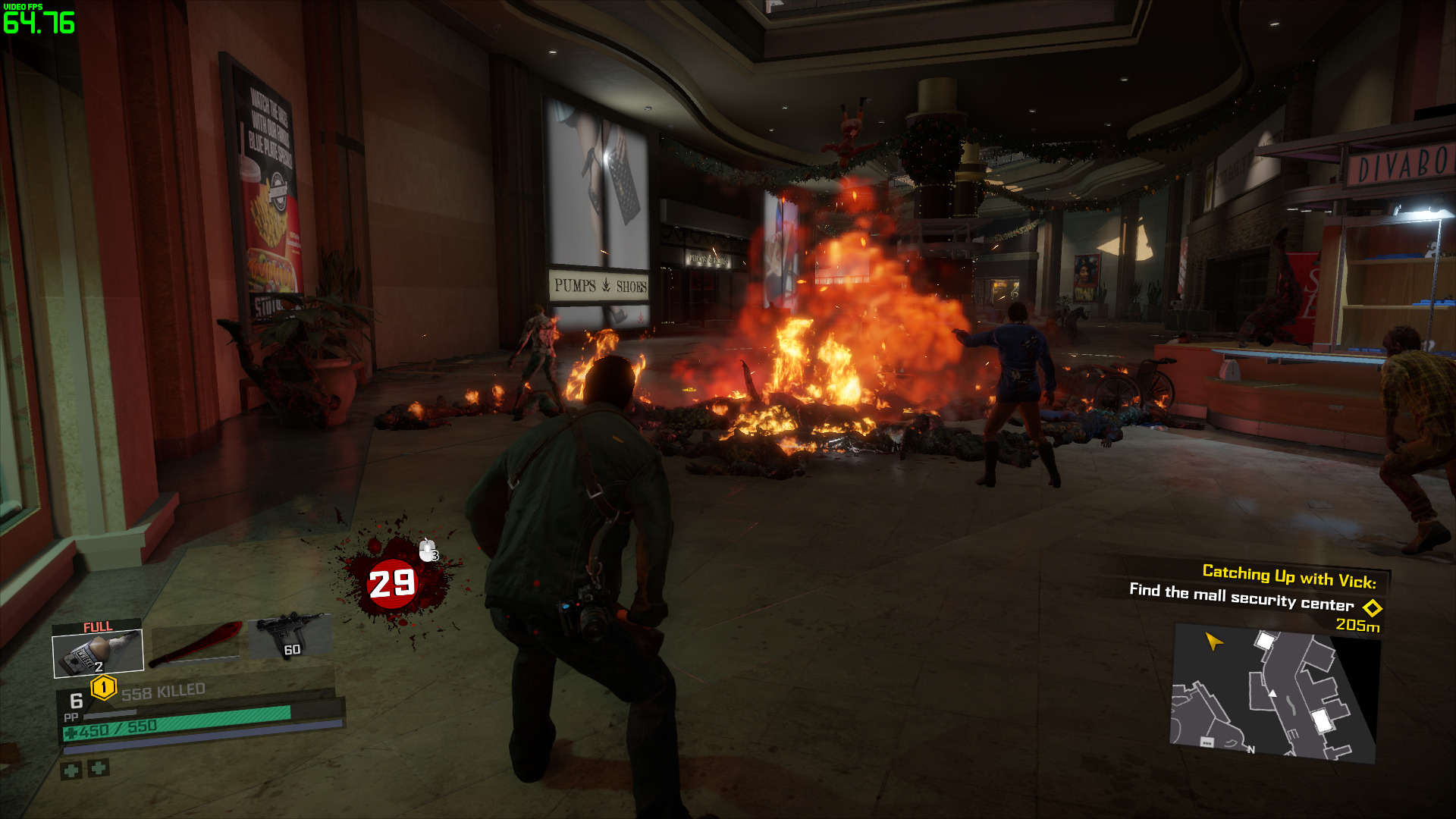Select the 'Find the mall security center' objective

coord(1241,597)
